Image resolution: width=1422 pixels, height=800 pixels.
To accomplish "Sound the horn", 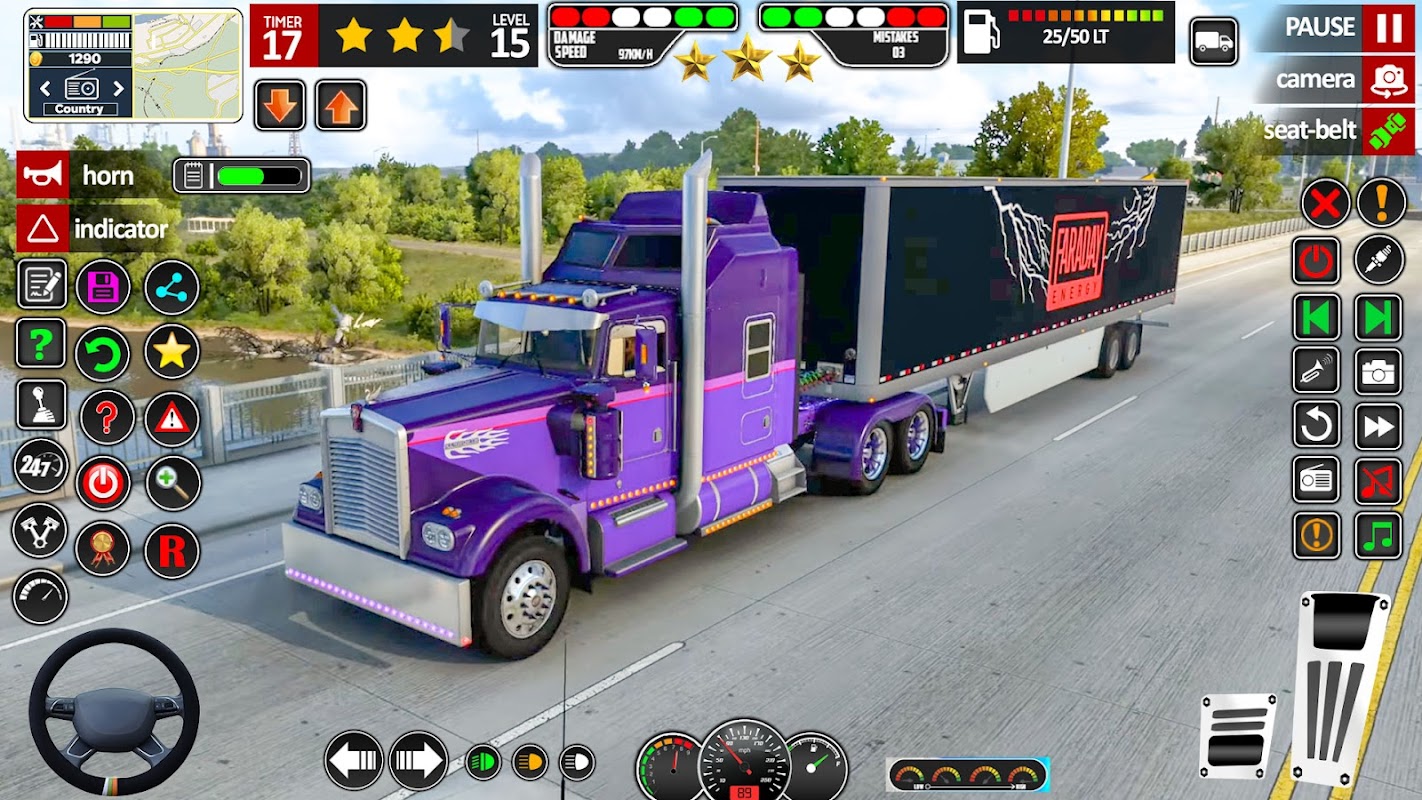I will (x=43, y=175).
